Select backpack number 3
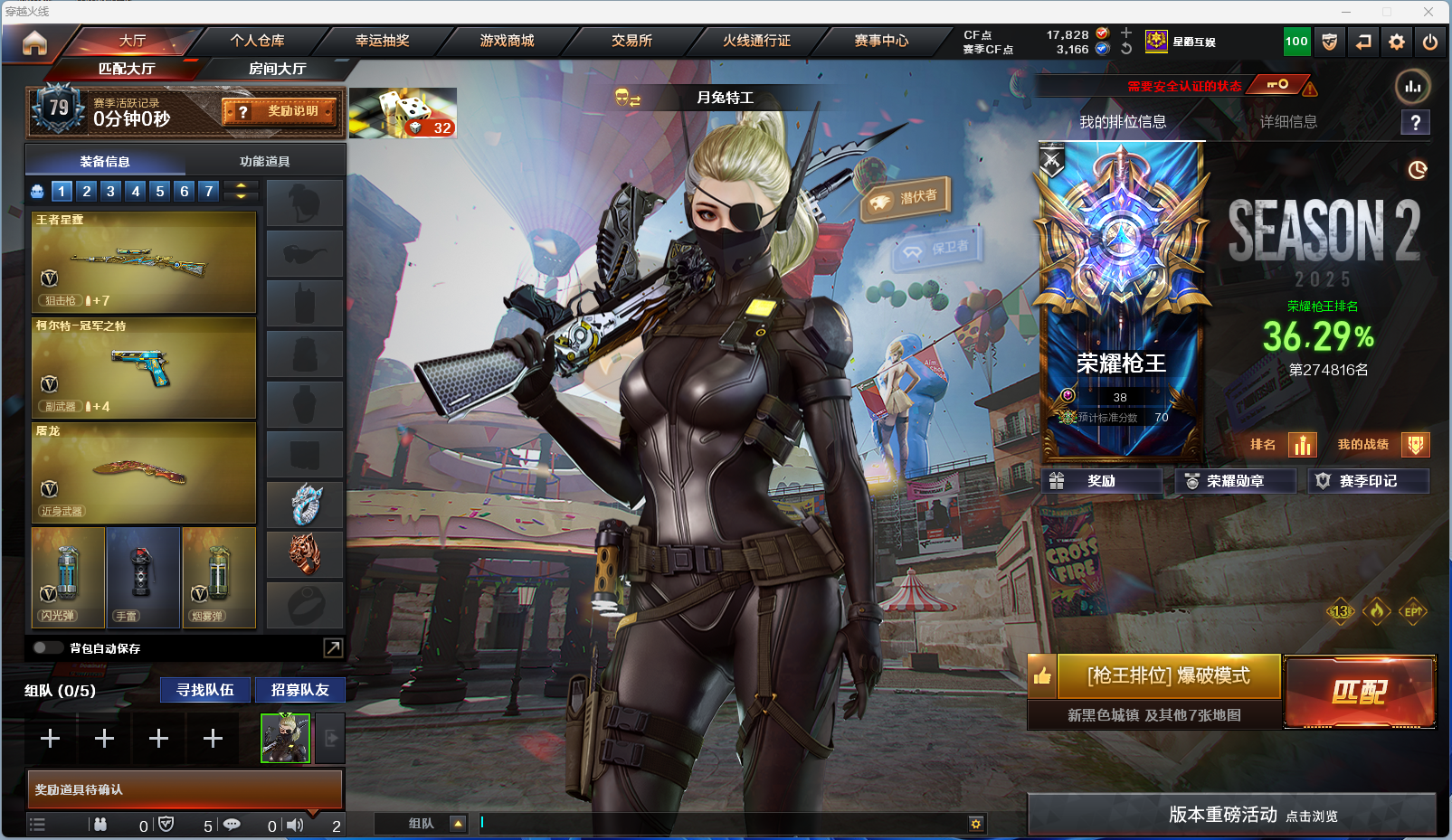The width and height of the screenshot is (1452, 840). [x=110, y=191]
